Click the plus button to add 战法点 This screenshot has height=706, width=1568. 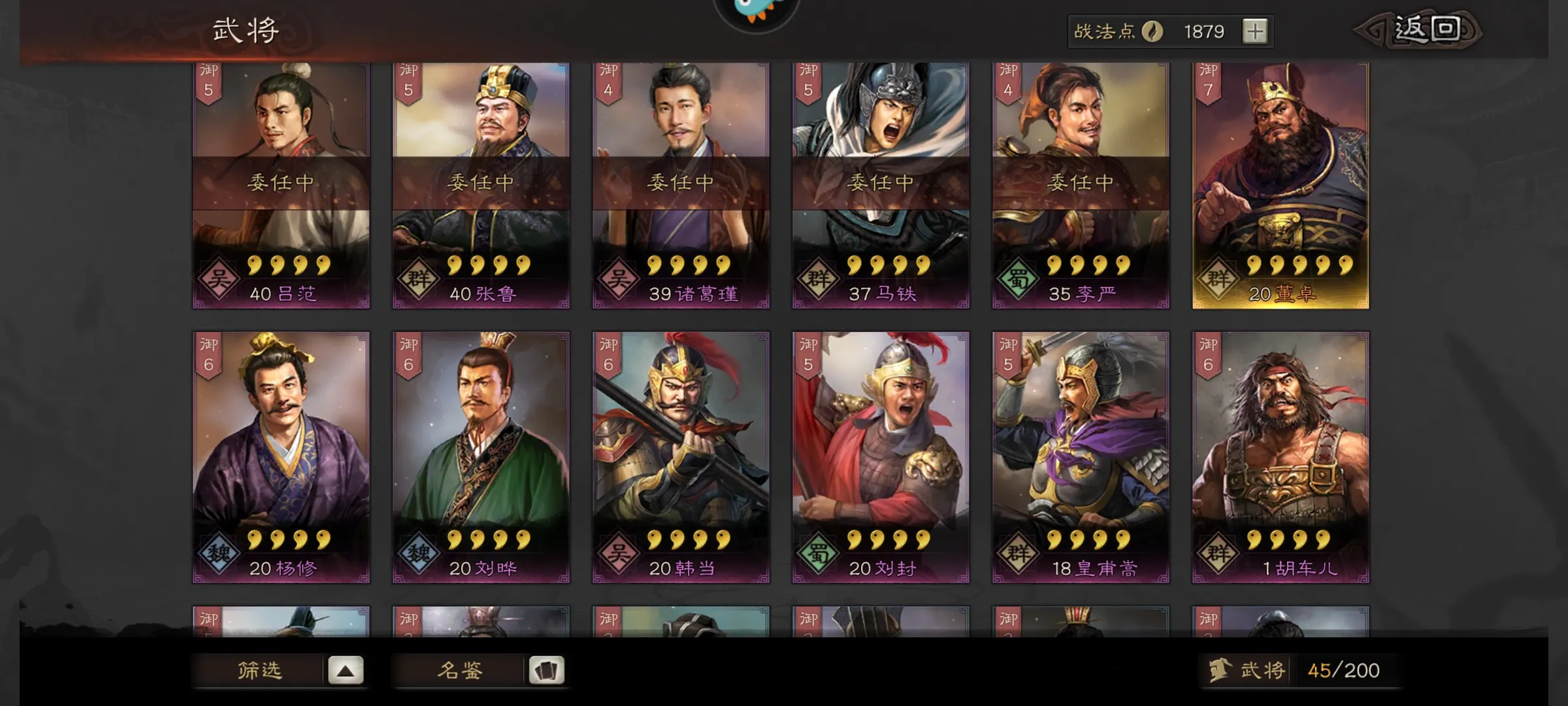coord(1254,31)
